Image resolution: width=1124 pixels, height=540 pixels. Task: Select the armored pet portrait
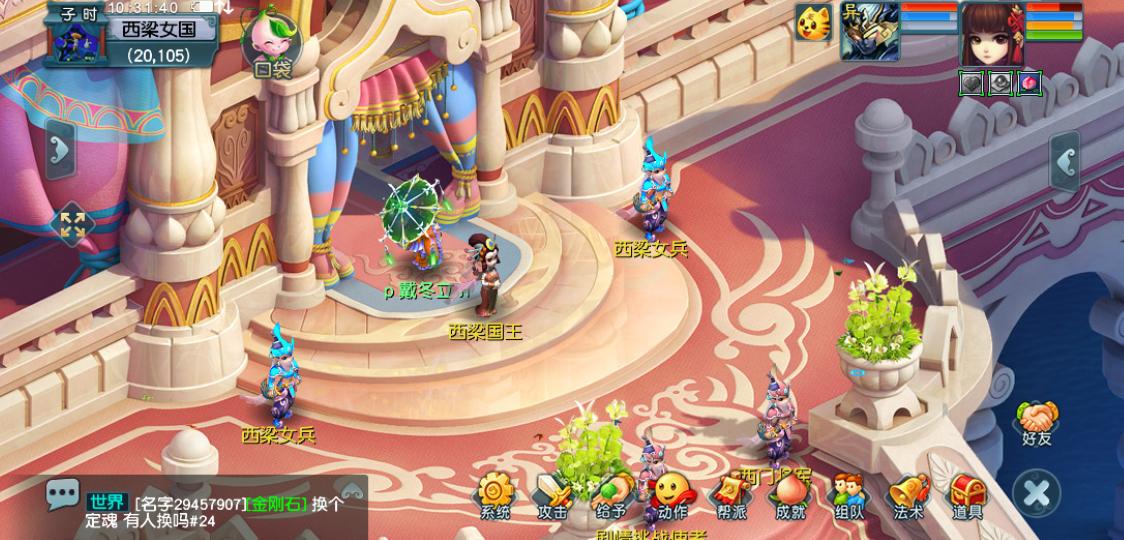(x=868, y=32)
